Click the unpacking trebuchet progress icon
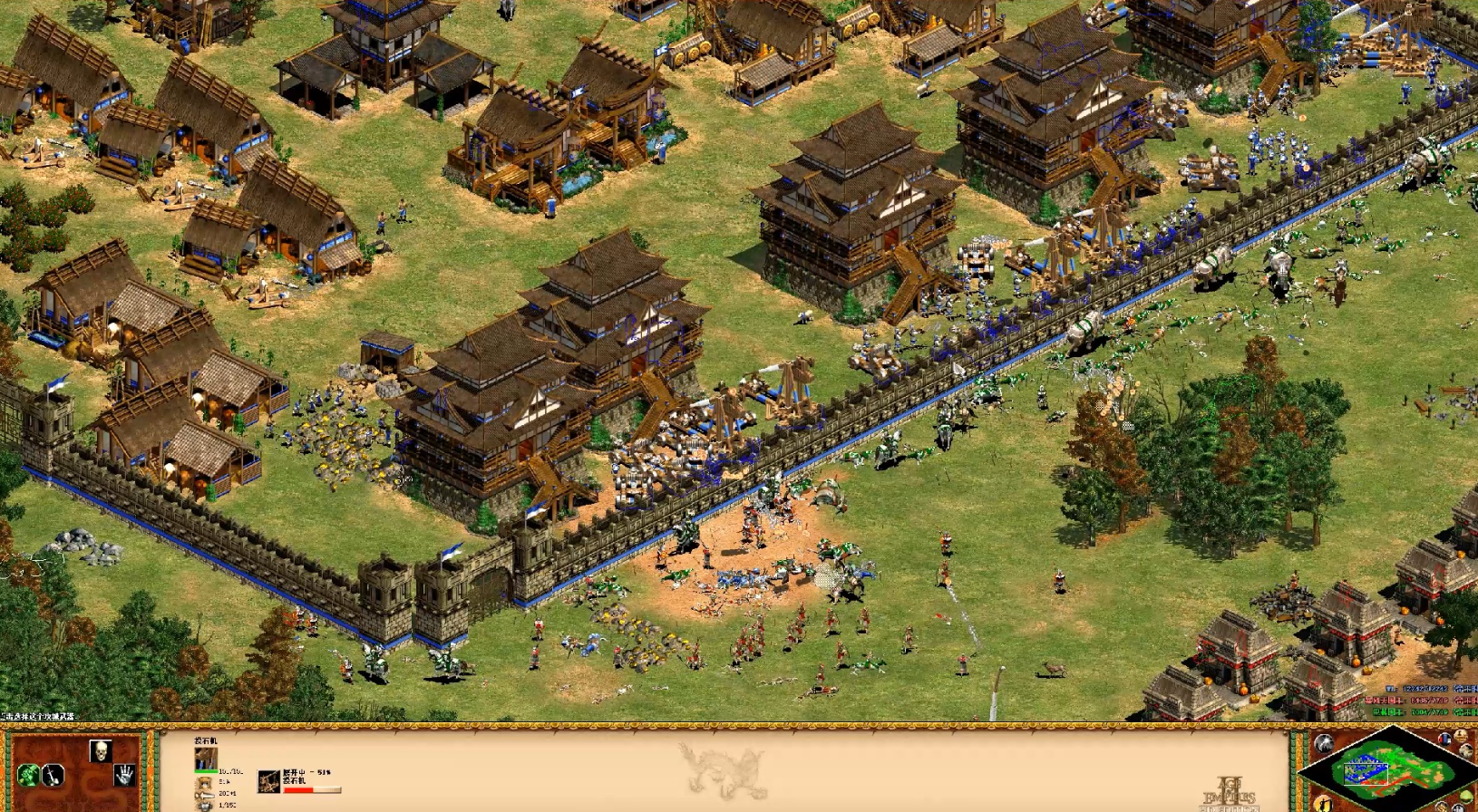The height and width of the screenshot is (812, 1478). coord(268,781)
